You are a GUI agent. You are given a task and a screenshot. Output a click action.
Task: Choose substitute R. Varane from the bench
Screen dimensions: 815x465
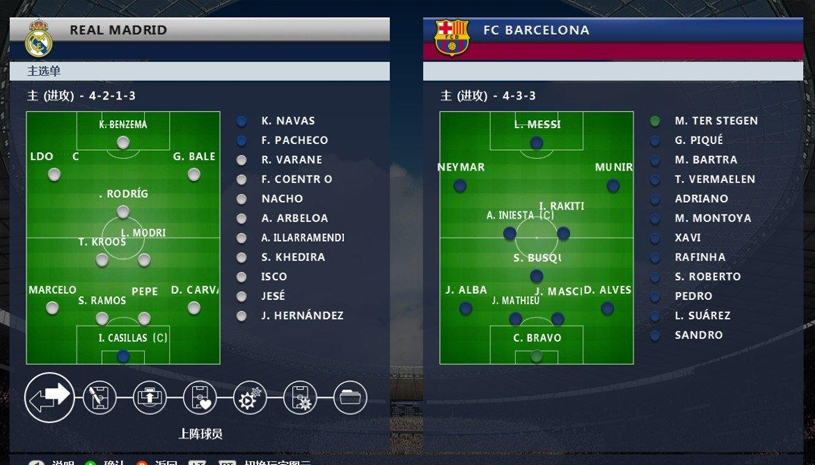(291, 160)
